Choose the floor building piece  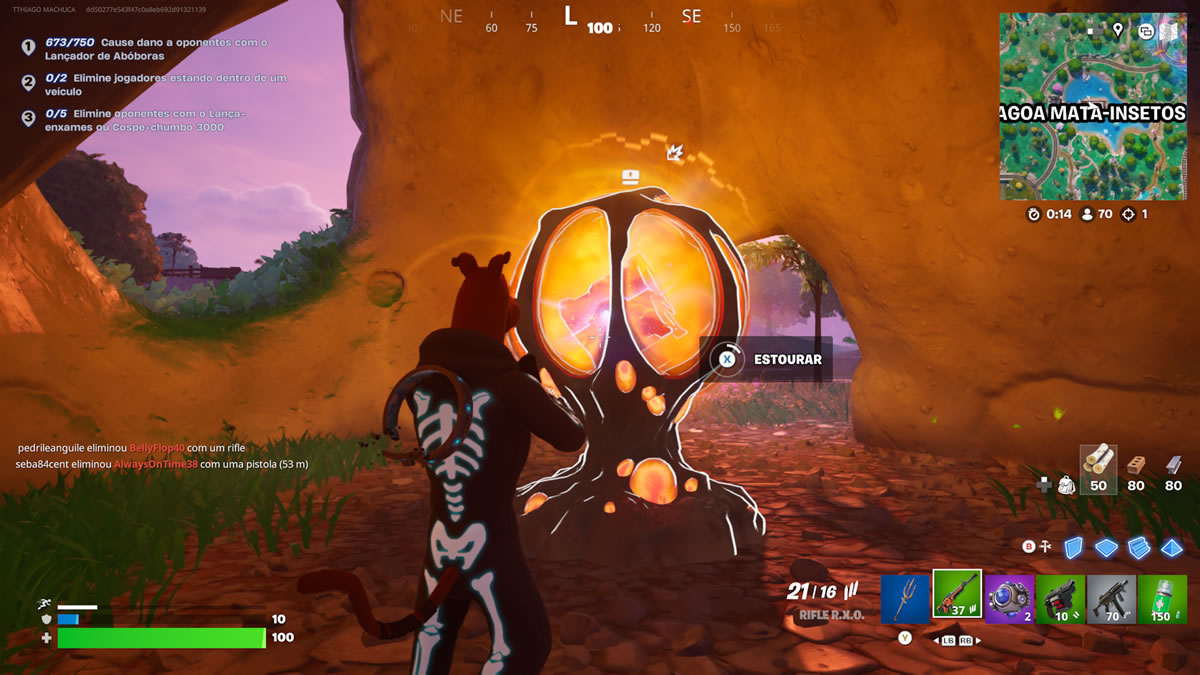[1106, 547]
